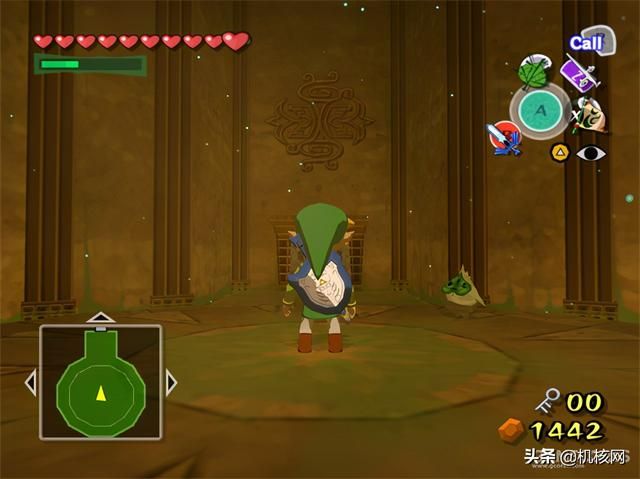Screen dimensions: 640x479
Task: Use the purple item in the Z slot
Action: click(579, 76)
